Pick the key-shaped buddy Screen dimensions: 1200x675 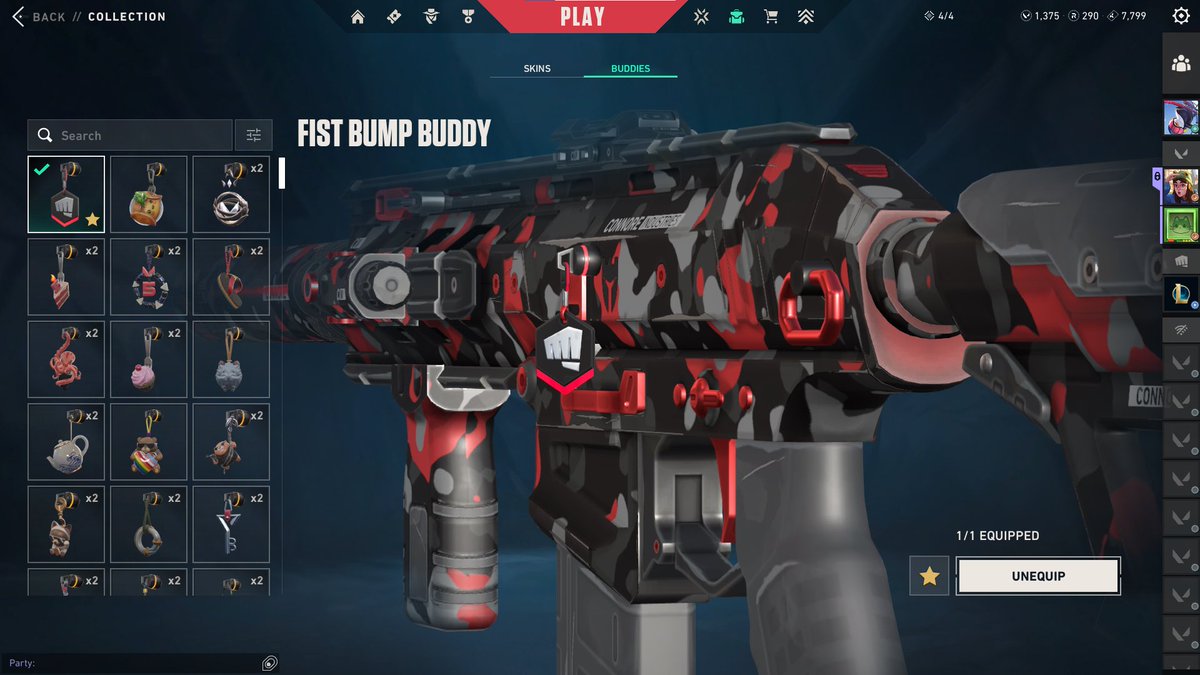[231, 524]
